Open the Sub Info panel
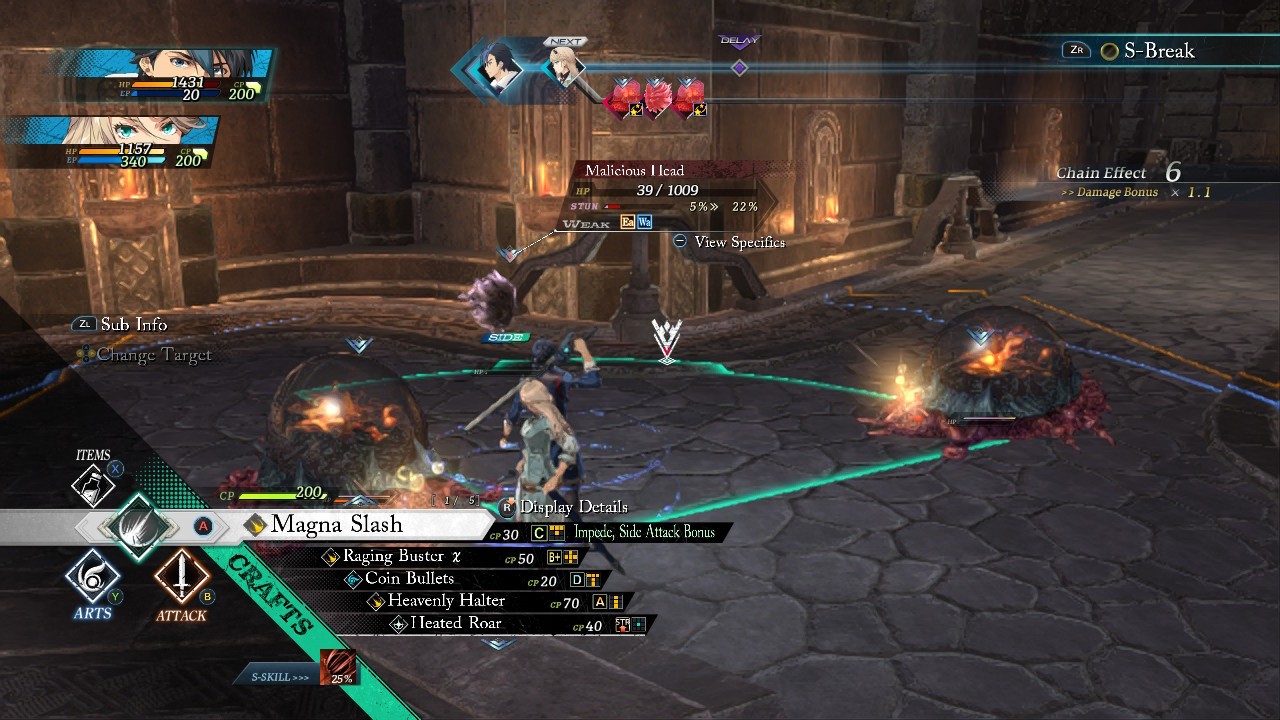 pyautogui.click(x=133, y=324)
